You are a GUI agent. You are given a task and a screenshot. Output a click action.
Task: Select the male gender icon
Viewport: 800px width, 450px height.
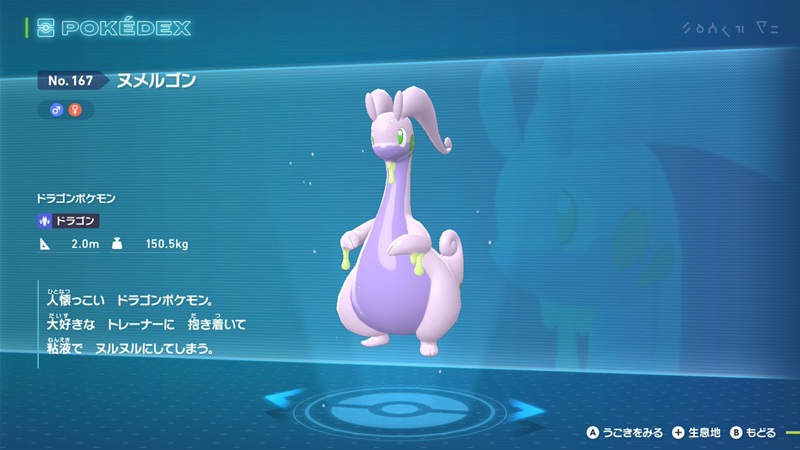[57, 110]
